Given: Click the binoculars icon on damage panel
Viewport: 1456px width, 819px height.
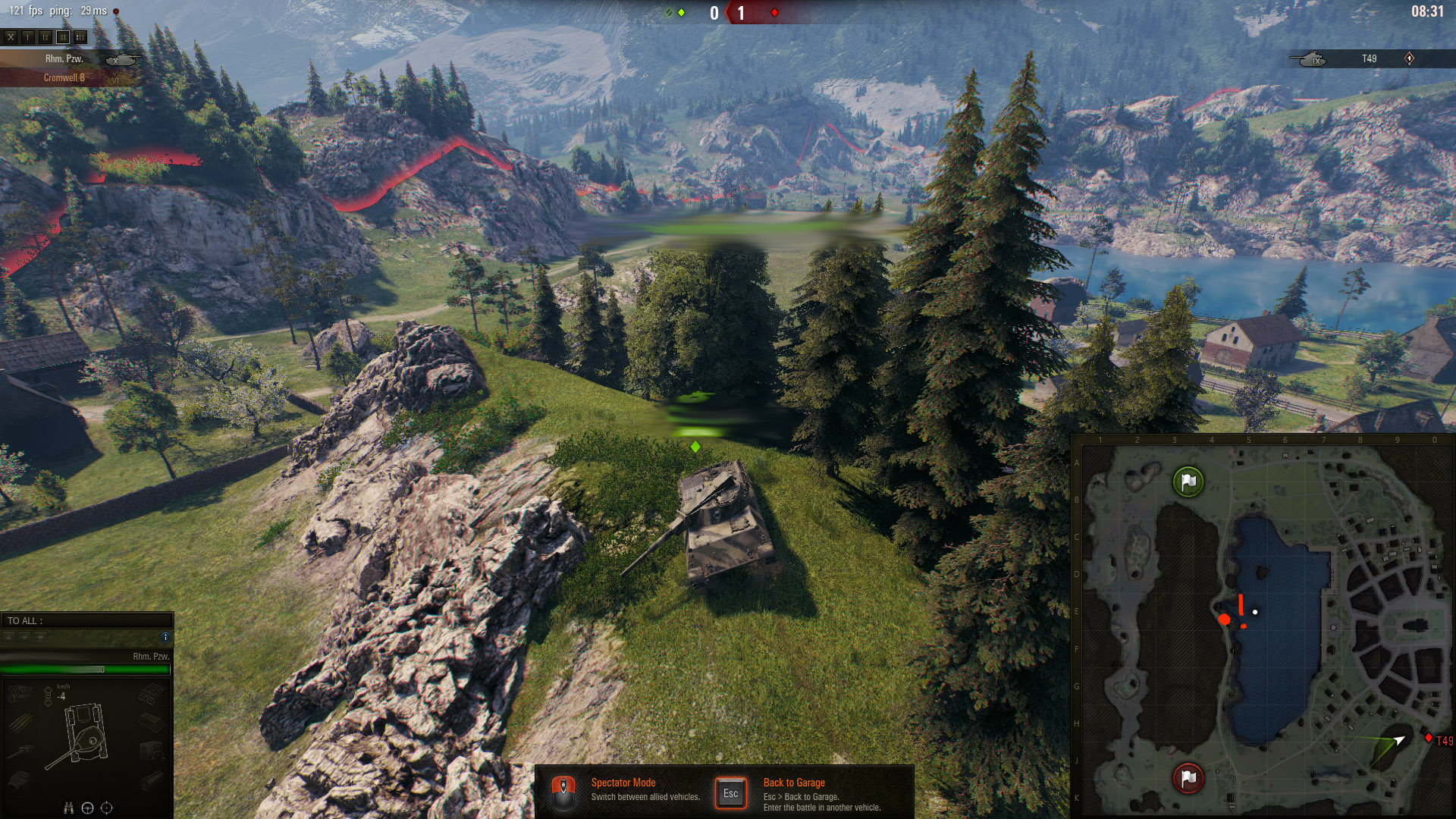Looking at the screenshot, I should pos(68,808).
